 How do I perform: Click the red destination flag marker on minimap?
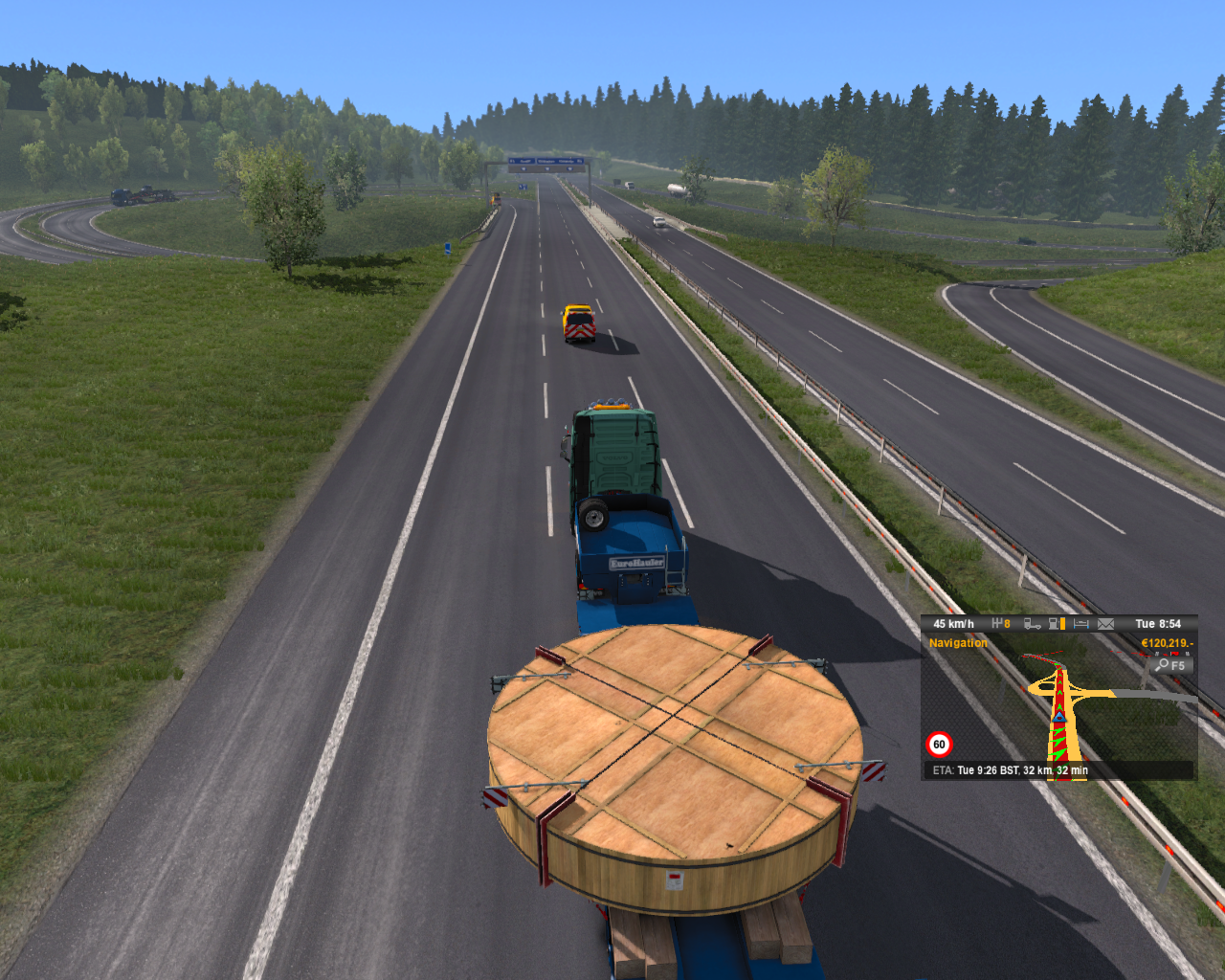click(x=1174, y=653)
